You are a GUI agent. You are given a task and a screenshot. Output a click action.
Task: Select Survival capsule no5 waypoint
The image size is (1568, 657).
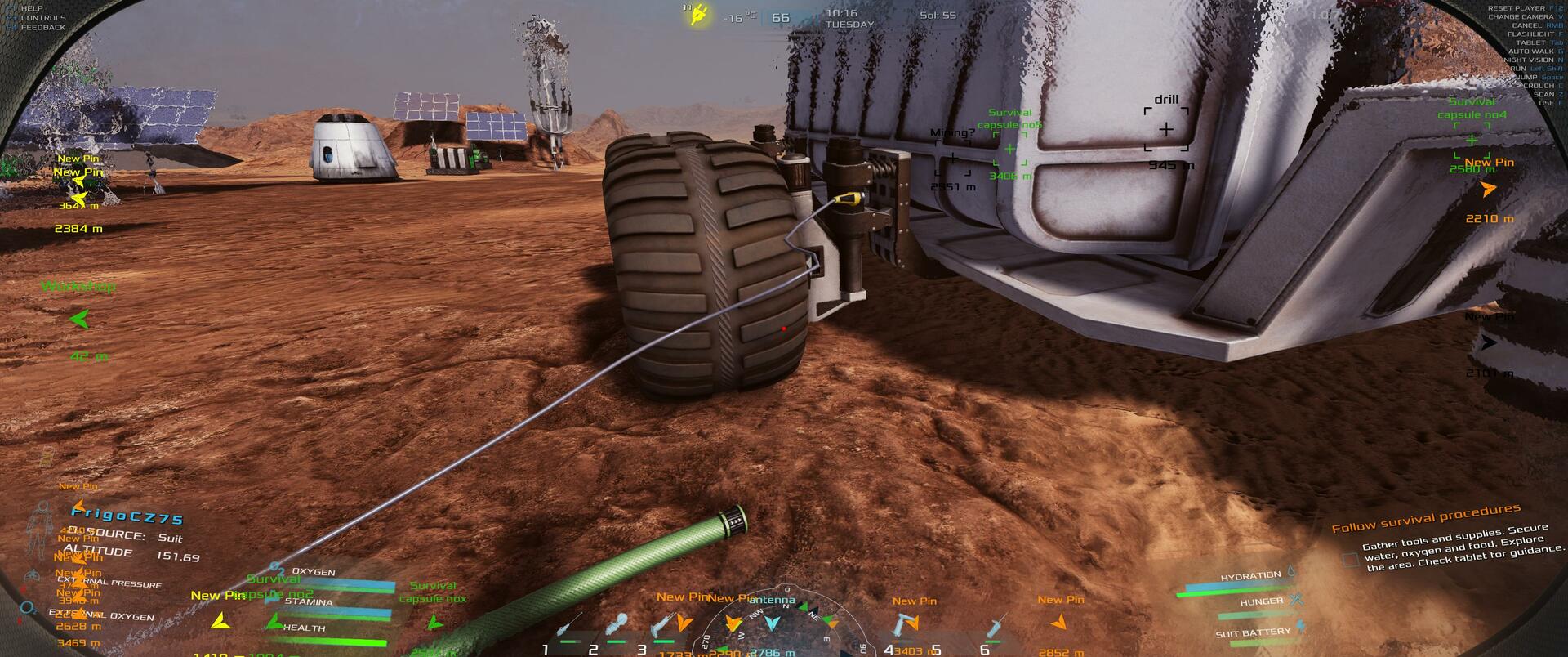point(1010,149)
